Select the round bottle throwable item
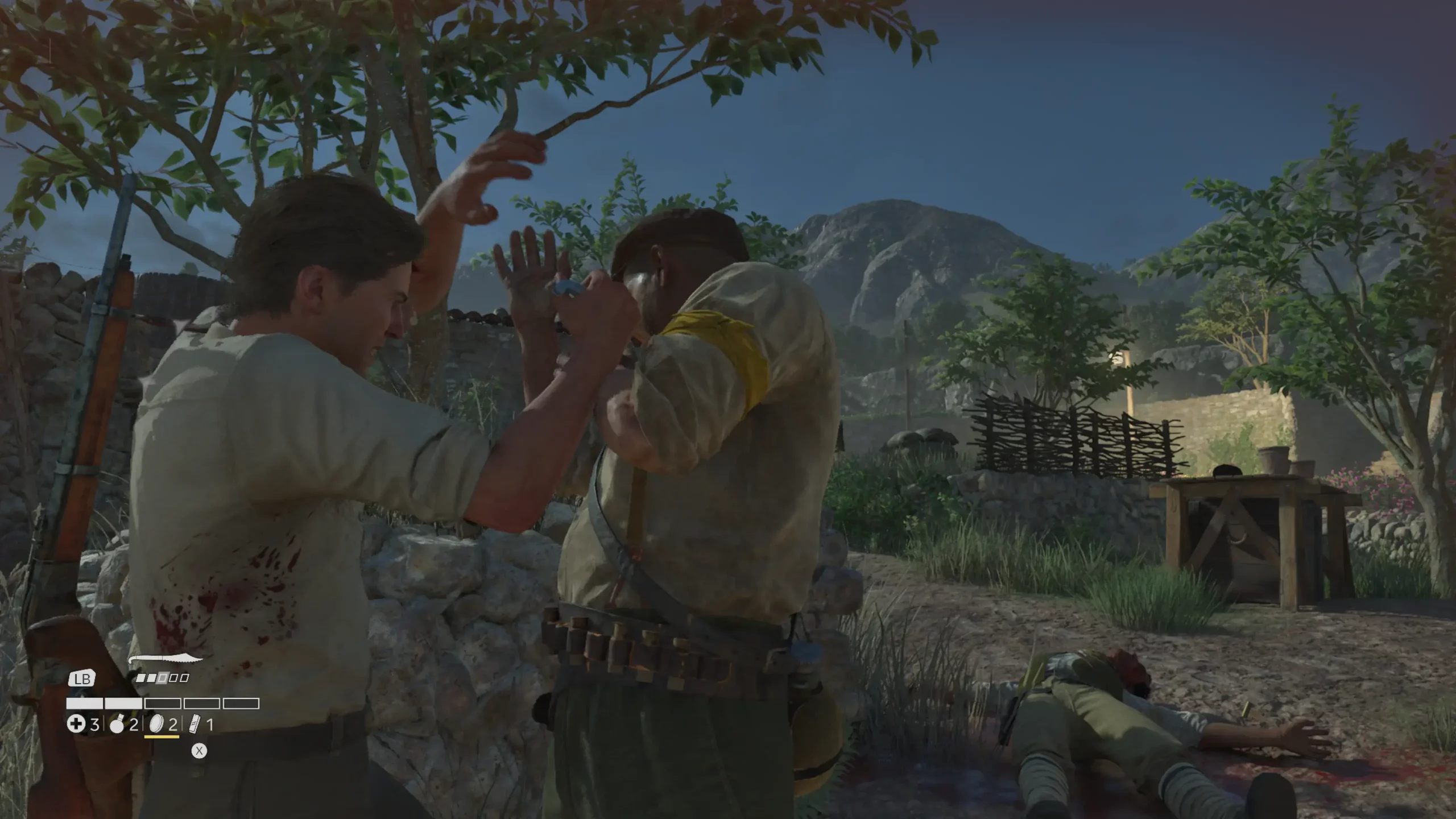This screenshot has height=819, width=1456. (117, 725)
